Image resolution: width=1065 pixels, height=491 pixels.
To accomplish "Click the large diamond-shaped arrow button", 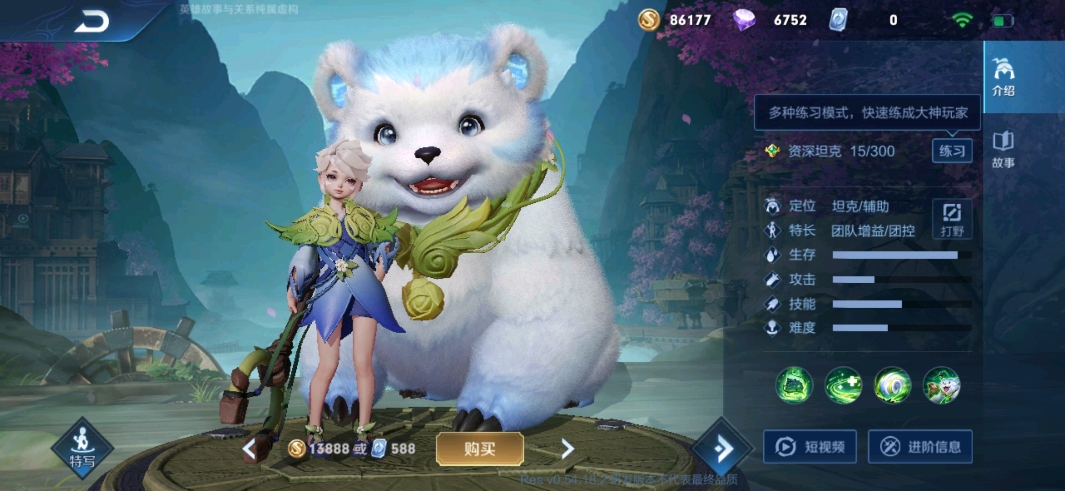I will point(721,448).
